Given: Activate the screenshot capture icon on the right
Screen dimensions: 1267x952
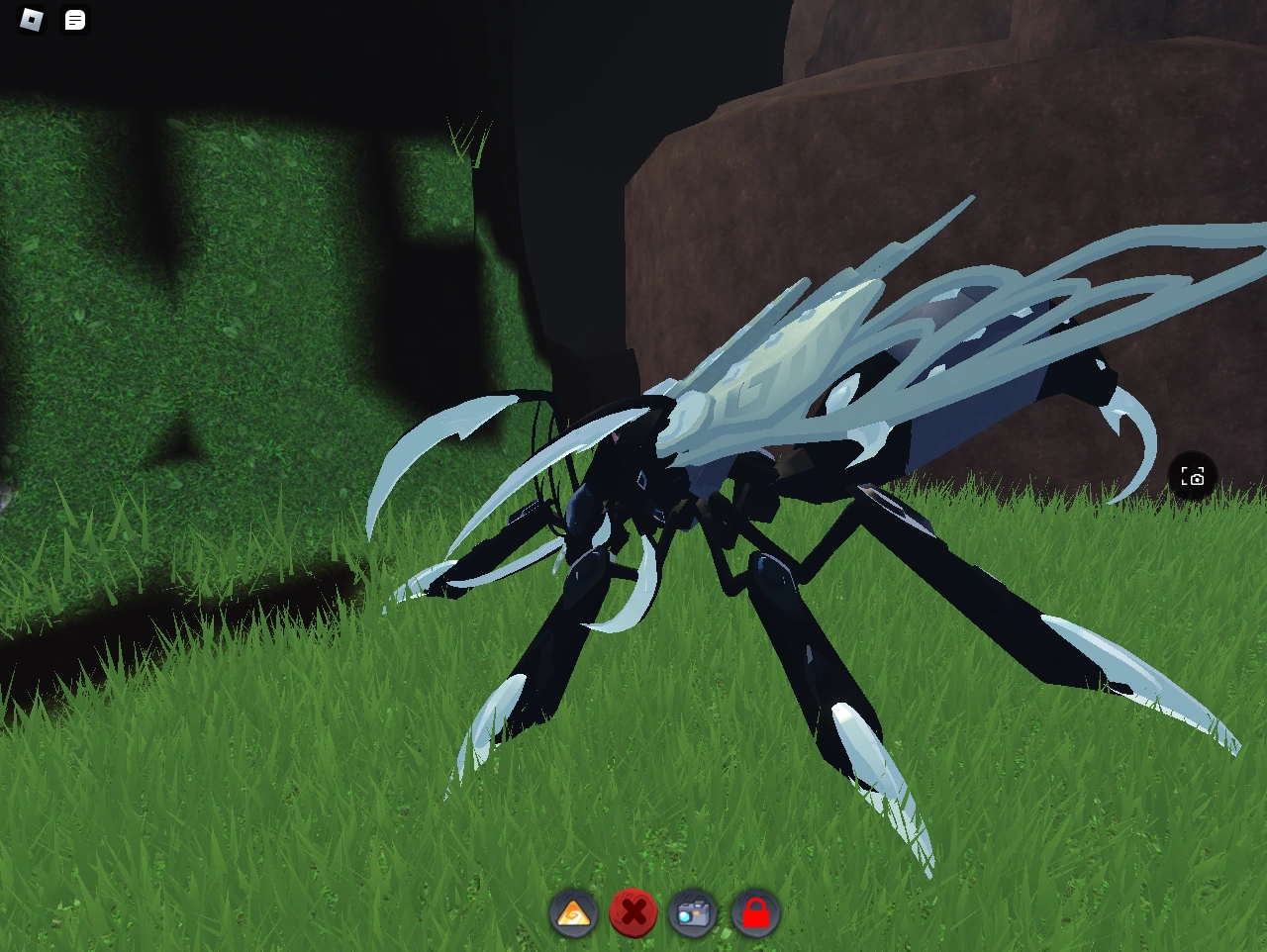Looking at the screenshot, I should (1193, 476).
